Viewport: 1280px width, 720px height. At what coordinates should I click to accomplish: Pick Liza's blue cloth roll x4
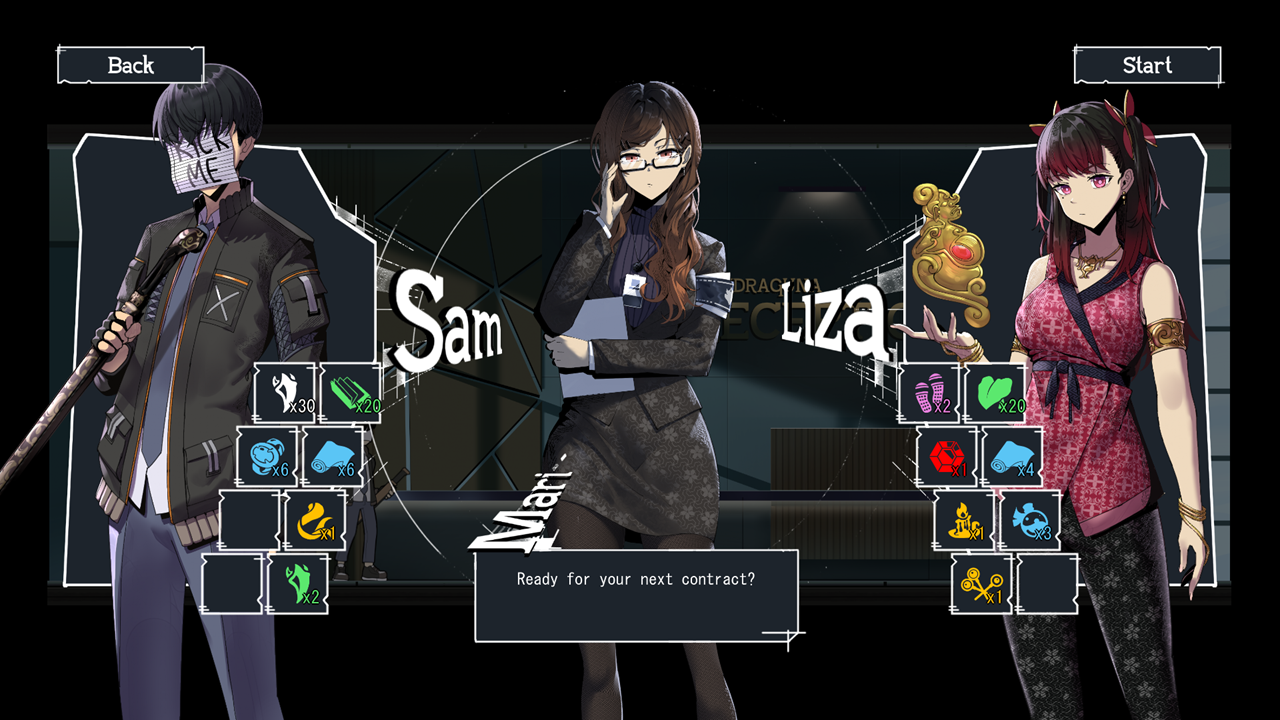pyautogui.click(x=1013, y=457)
